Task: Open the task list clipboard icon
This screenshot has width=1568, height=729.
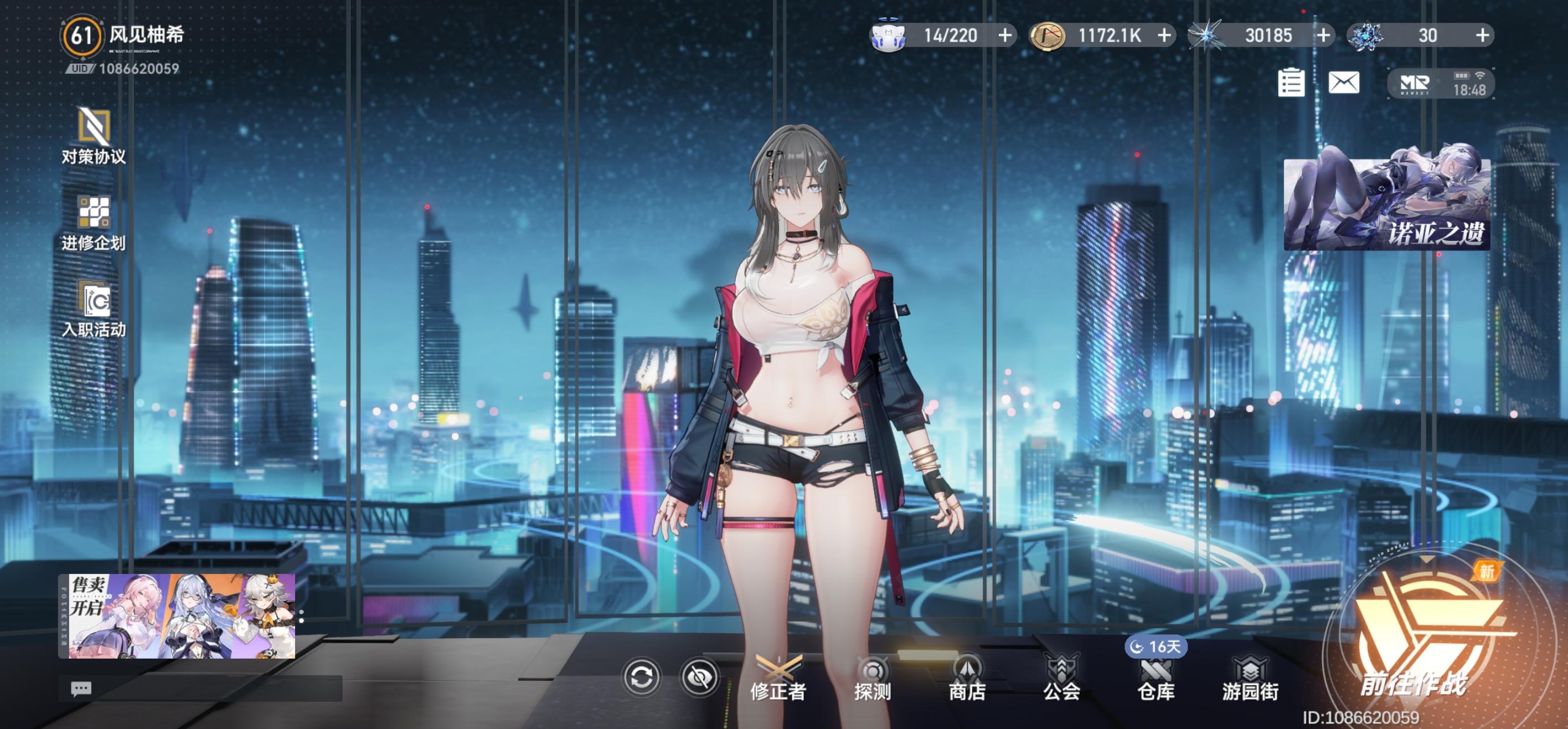Action: pyautogui.click(x=1291, y=82)
